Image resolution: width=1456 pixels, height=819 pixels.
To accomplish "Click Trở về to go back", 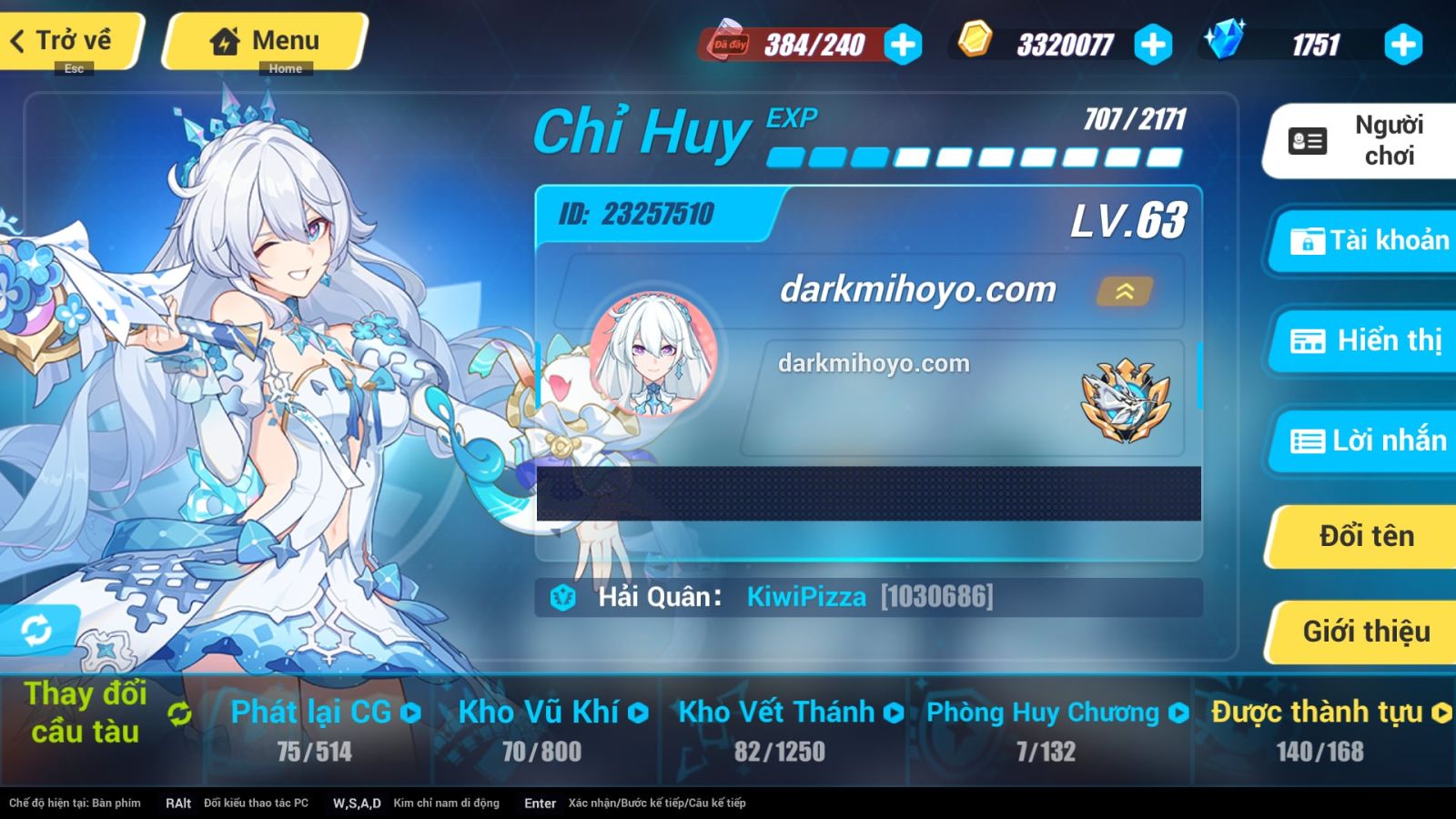I will (64, 40).
